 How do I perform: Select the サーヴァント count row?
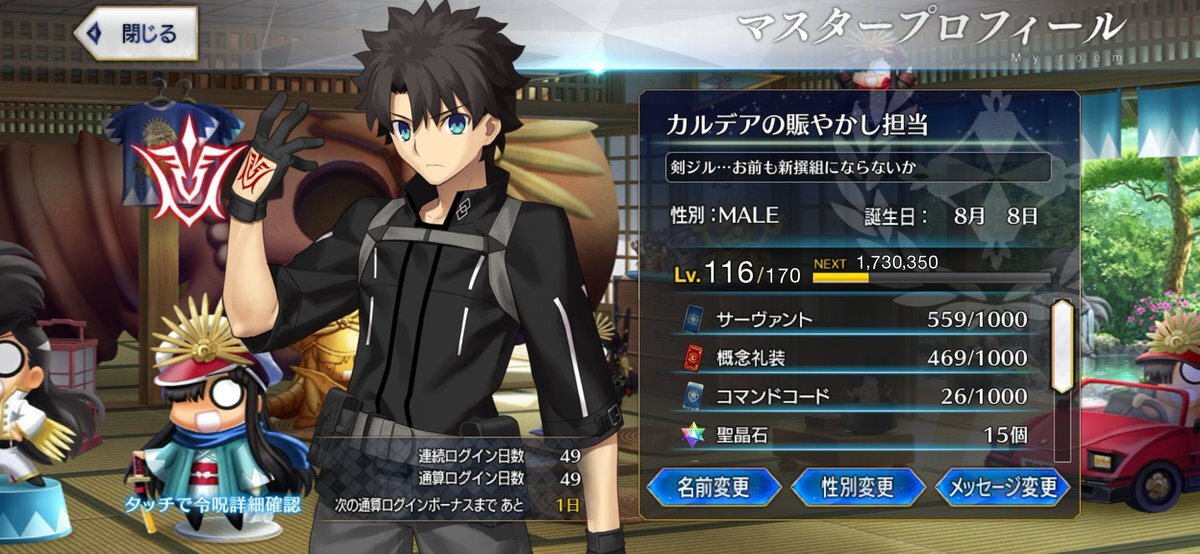tap(856, 320)
